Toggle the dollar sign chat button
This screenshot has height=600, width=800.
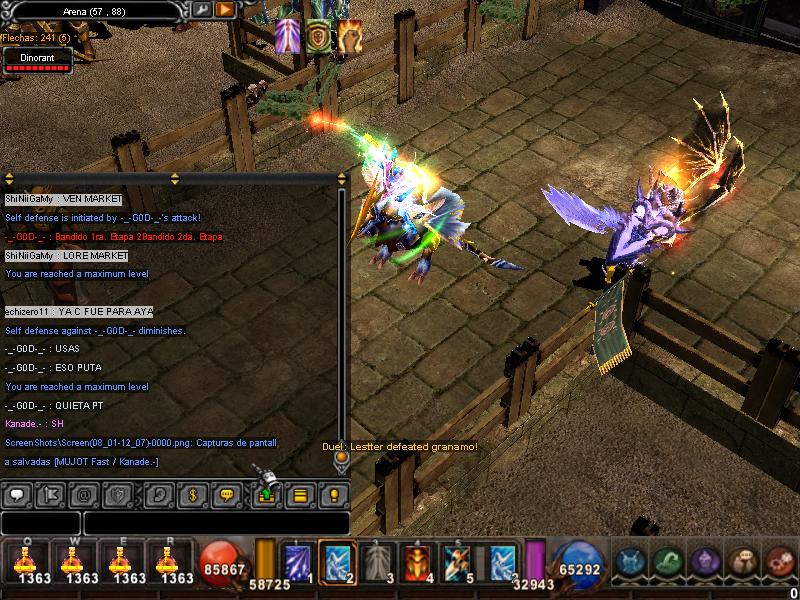tap(192, 494)
